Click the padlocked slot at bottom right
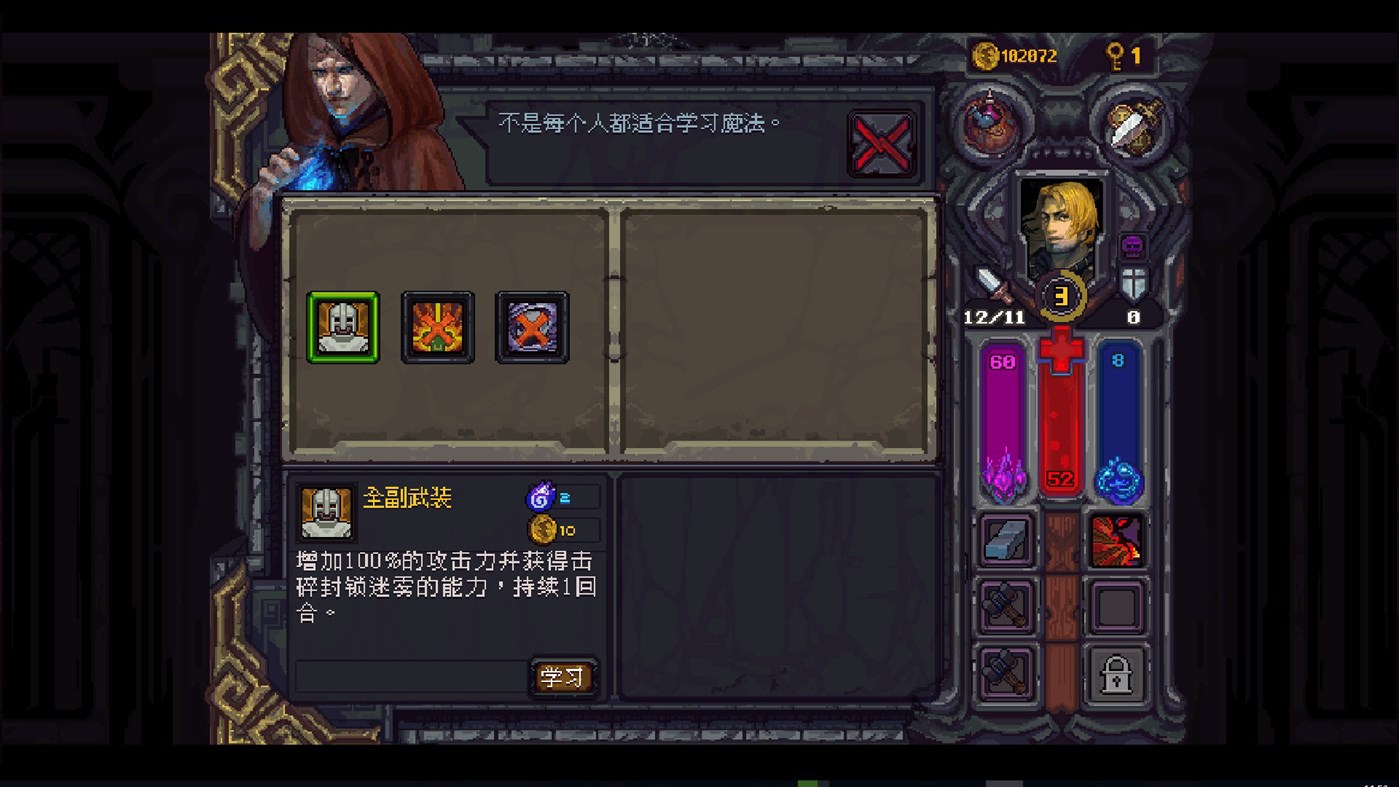Screen dimensions: 1399x787 pyautogui.click(x=1117, y=672)
